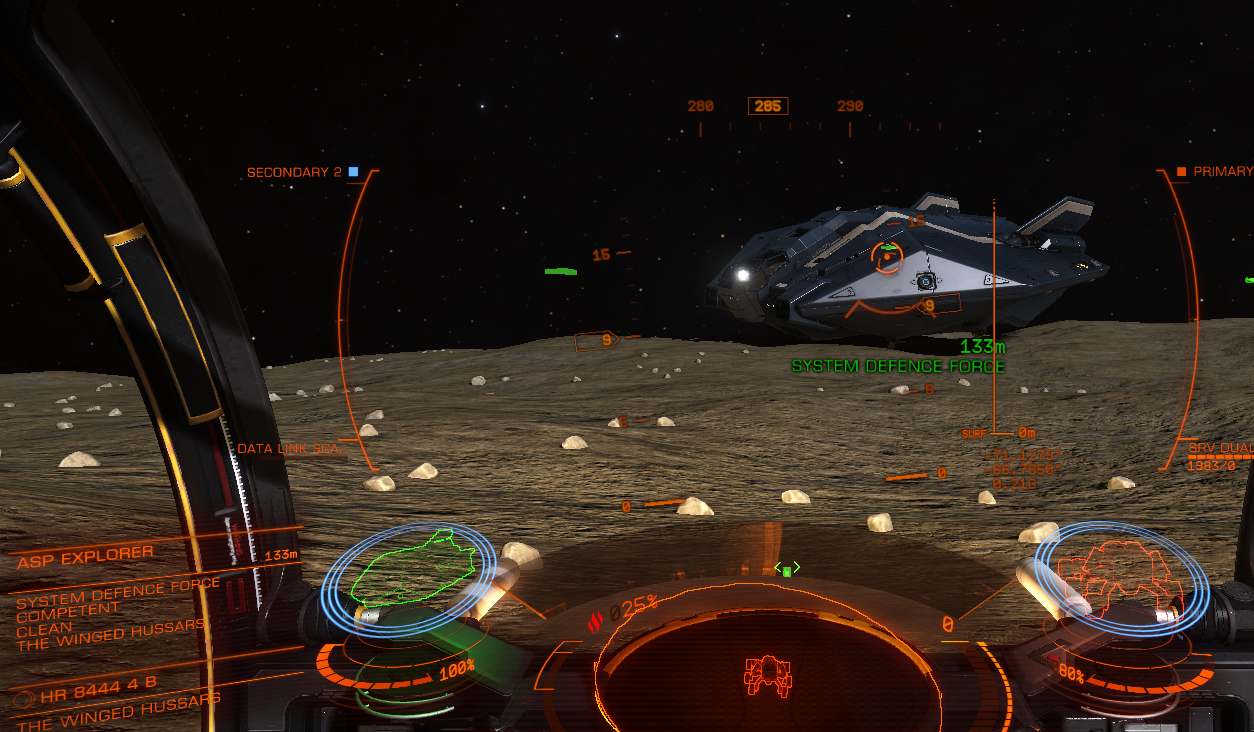Select the small SRV icon inside the scanner
1254x732 pixels.
coord(767,676)
